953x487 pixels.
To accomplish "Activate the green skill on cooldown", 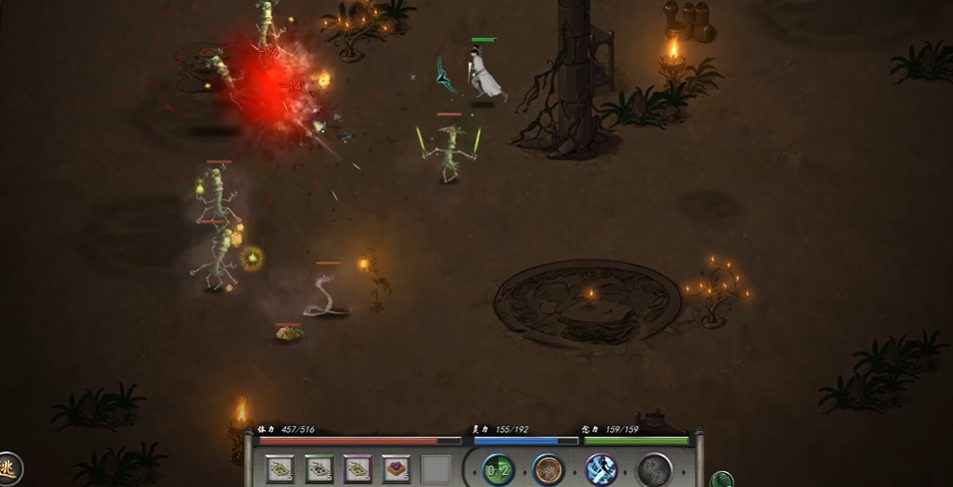I will pyautogui.click(x=498, y=469).
